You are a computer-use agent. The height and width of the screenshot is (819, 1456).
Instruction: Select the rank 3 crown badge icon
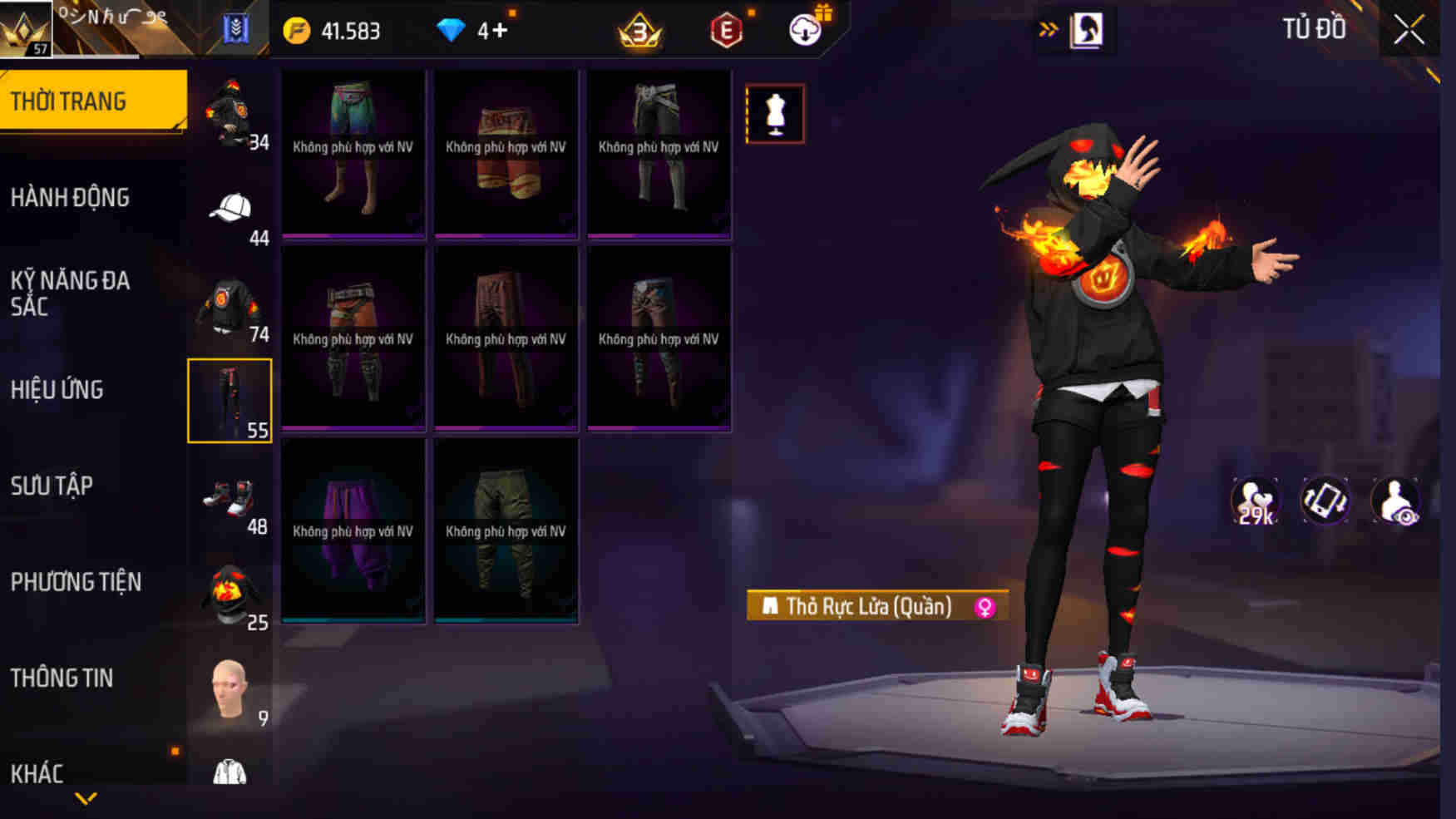click(x=640, y=32)
